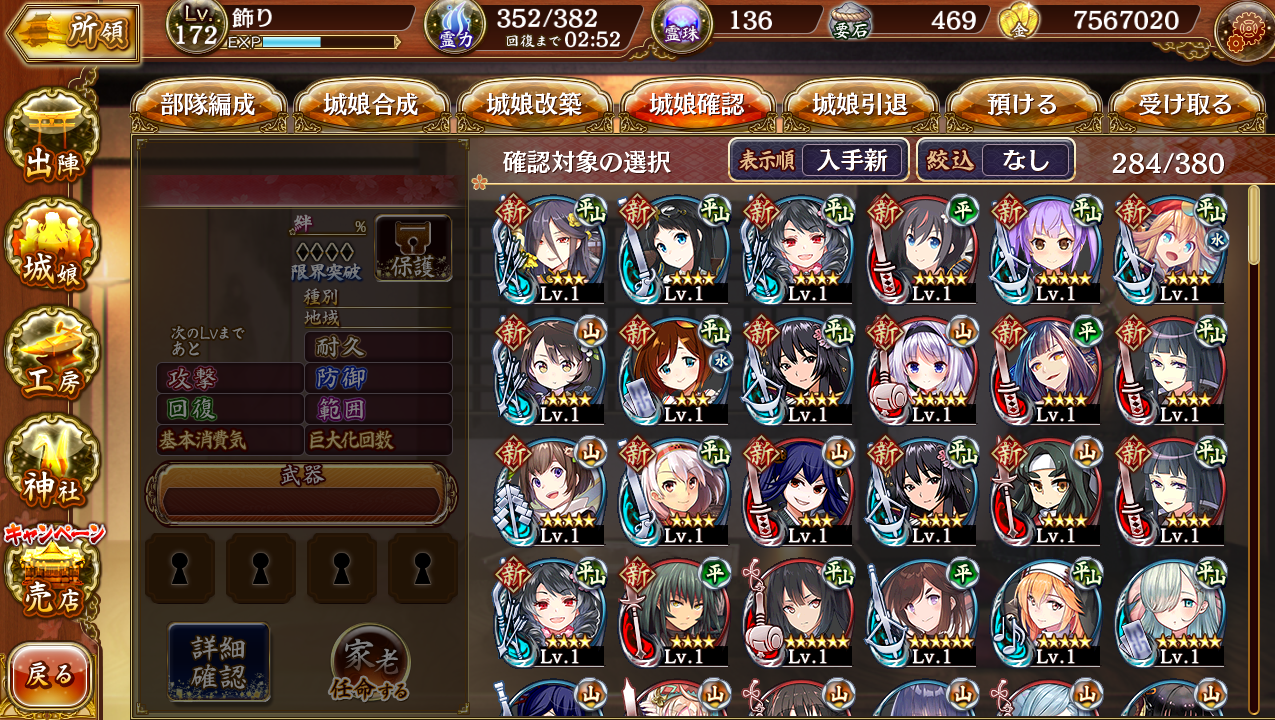Change the 表示順 sort order
This screenshot has width=1275, height=720.
pyautogui.click(x=818, y=160)
